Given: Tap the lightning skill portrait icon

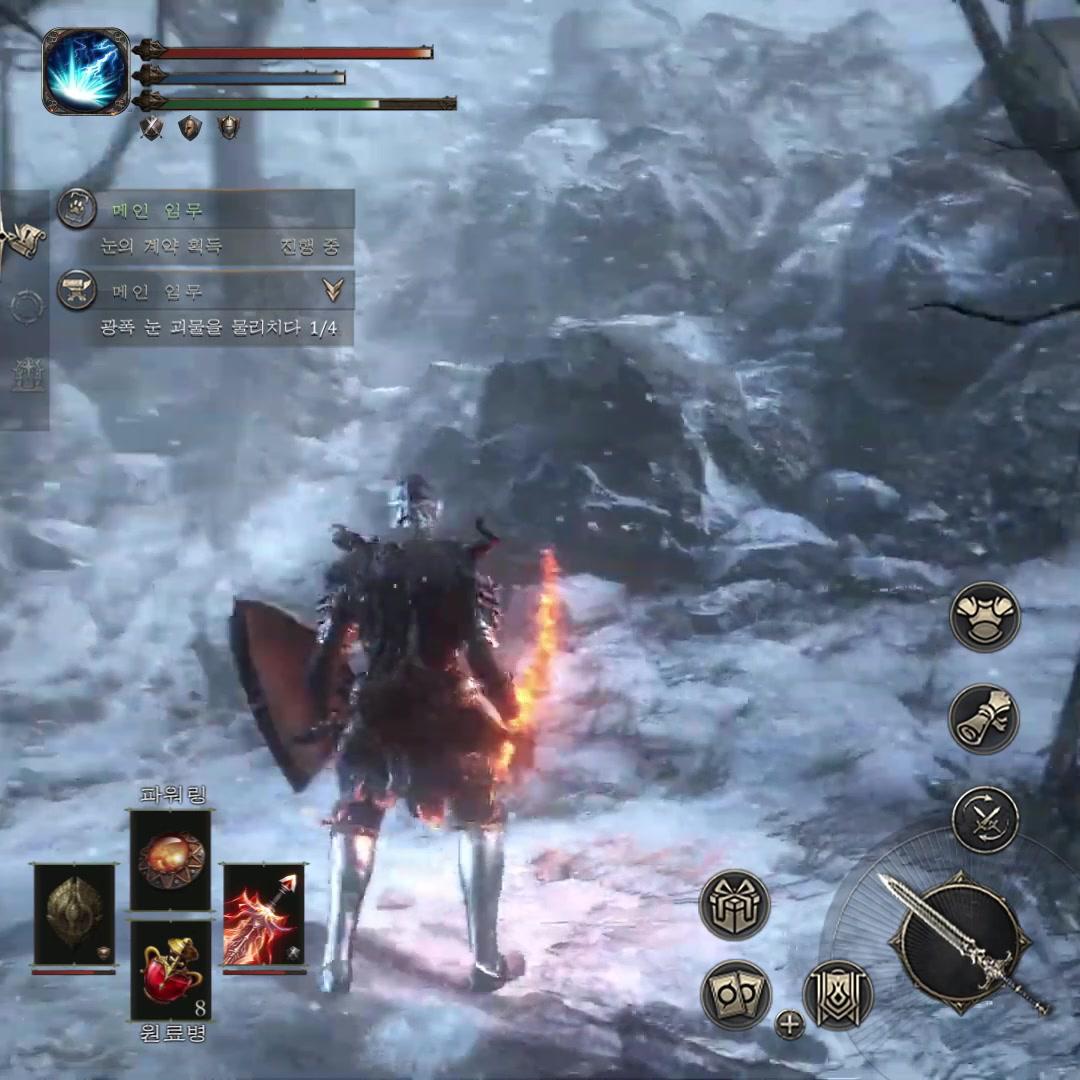Looking at the screenshot, I should click(x=86, y=71).
